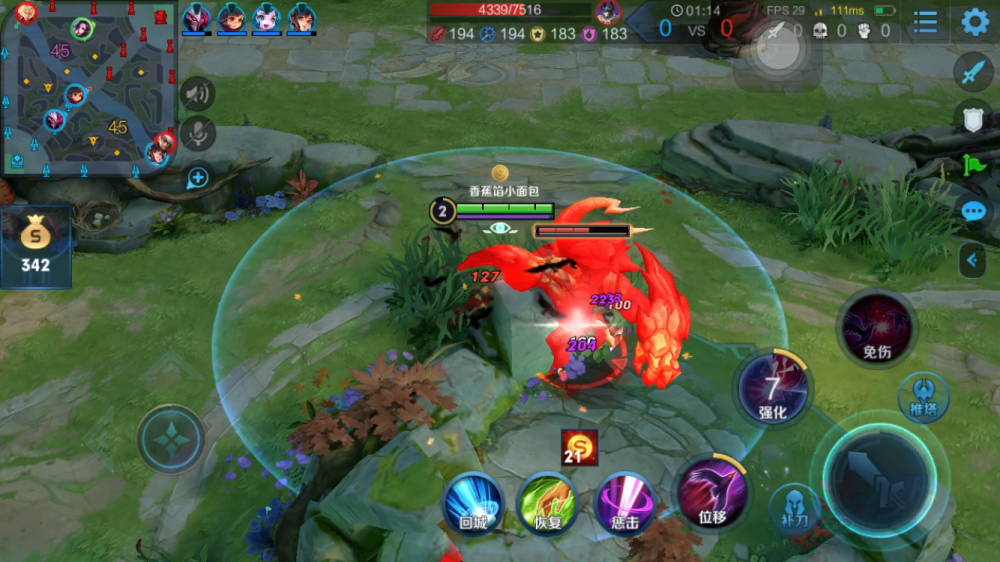This screenshot has height=562, width=1000.
Task: Open the quick chat bubble
Action: (x=973, y=212)
